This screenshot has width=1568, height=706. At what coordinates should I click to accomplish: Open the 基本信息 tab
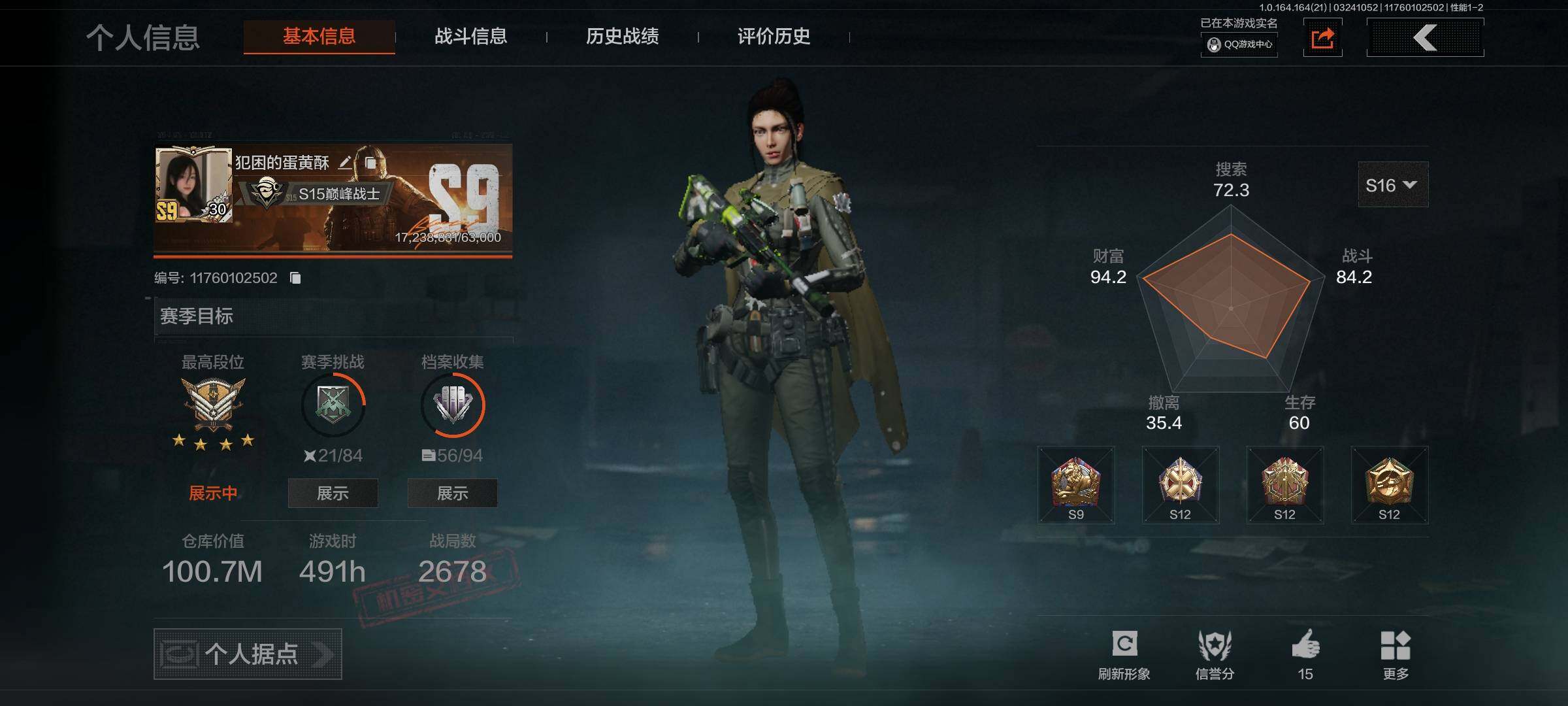click(319, 36)
